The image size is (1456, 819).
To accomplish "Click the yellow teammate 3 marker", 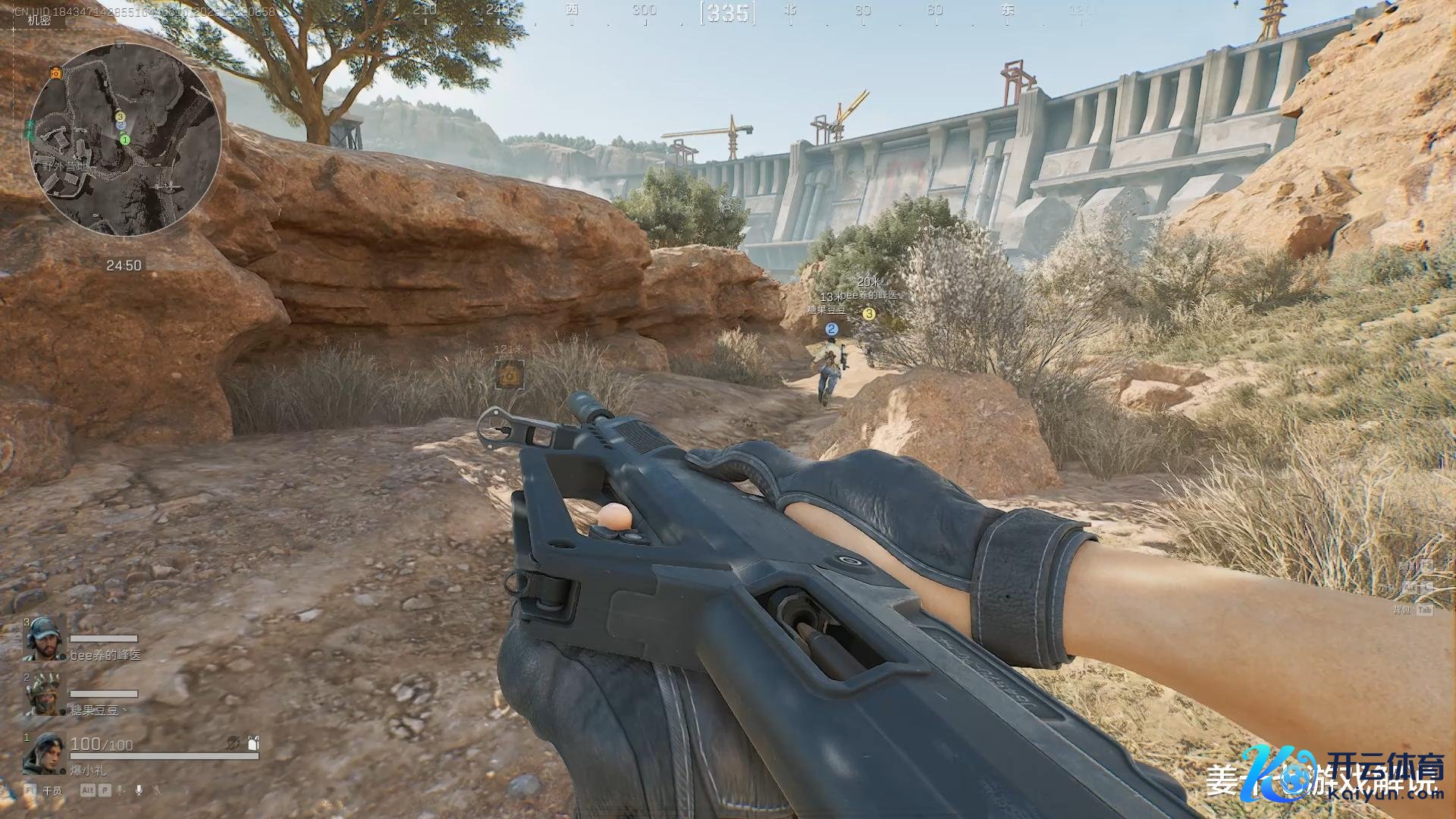I will coord(869,313).
